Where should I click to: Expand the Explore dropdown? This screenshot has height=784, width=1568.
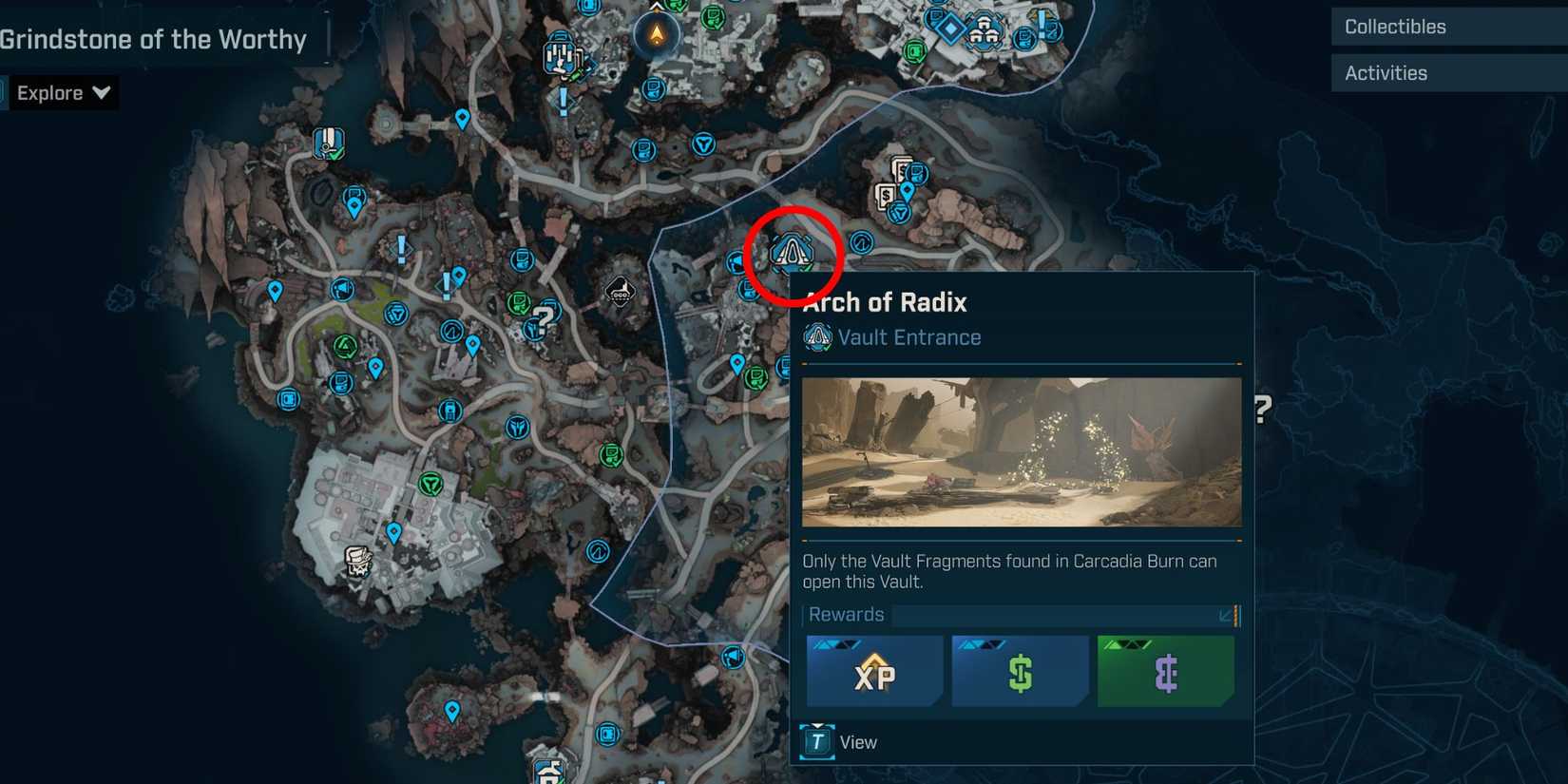[x=61, y=92]
